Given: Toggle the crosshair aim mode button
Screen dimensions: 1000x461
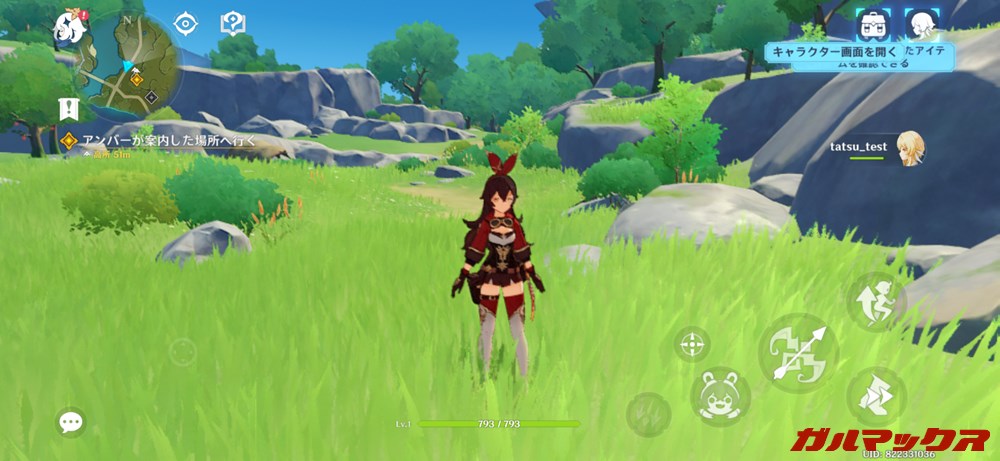Looking at the screenshot, I should coord(692,346).
